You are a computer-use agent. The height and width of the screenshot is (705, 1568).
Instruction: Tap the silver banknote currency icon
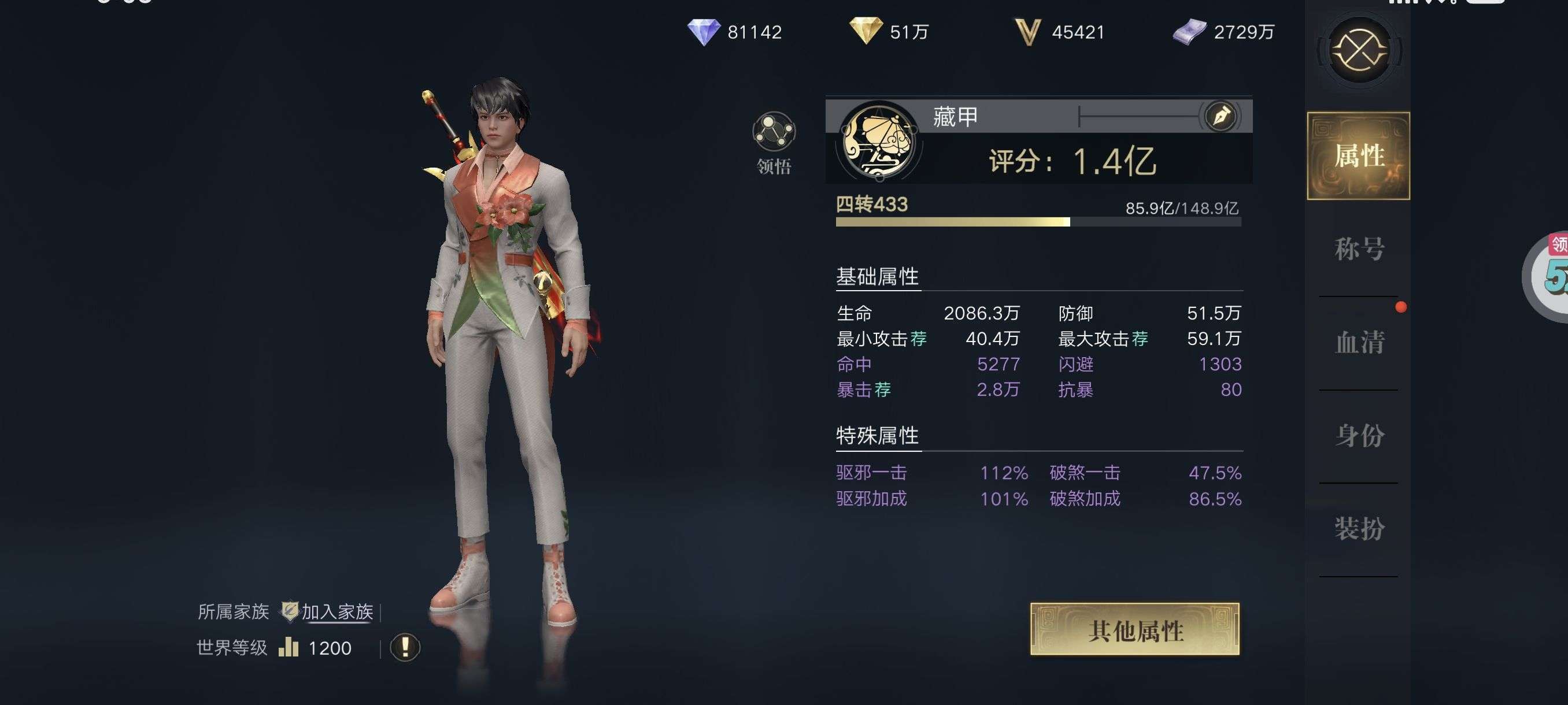pos(1189,32)
